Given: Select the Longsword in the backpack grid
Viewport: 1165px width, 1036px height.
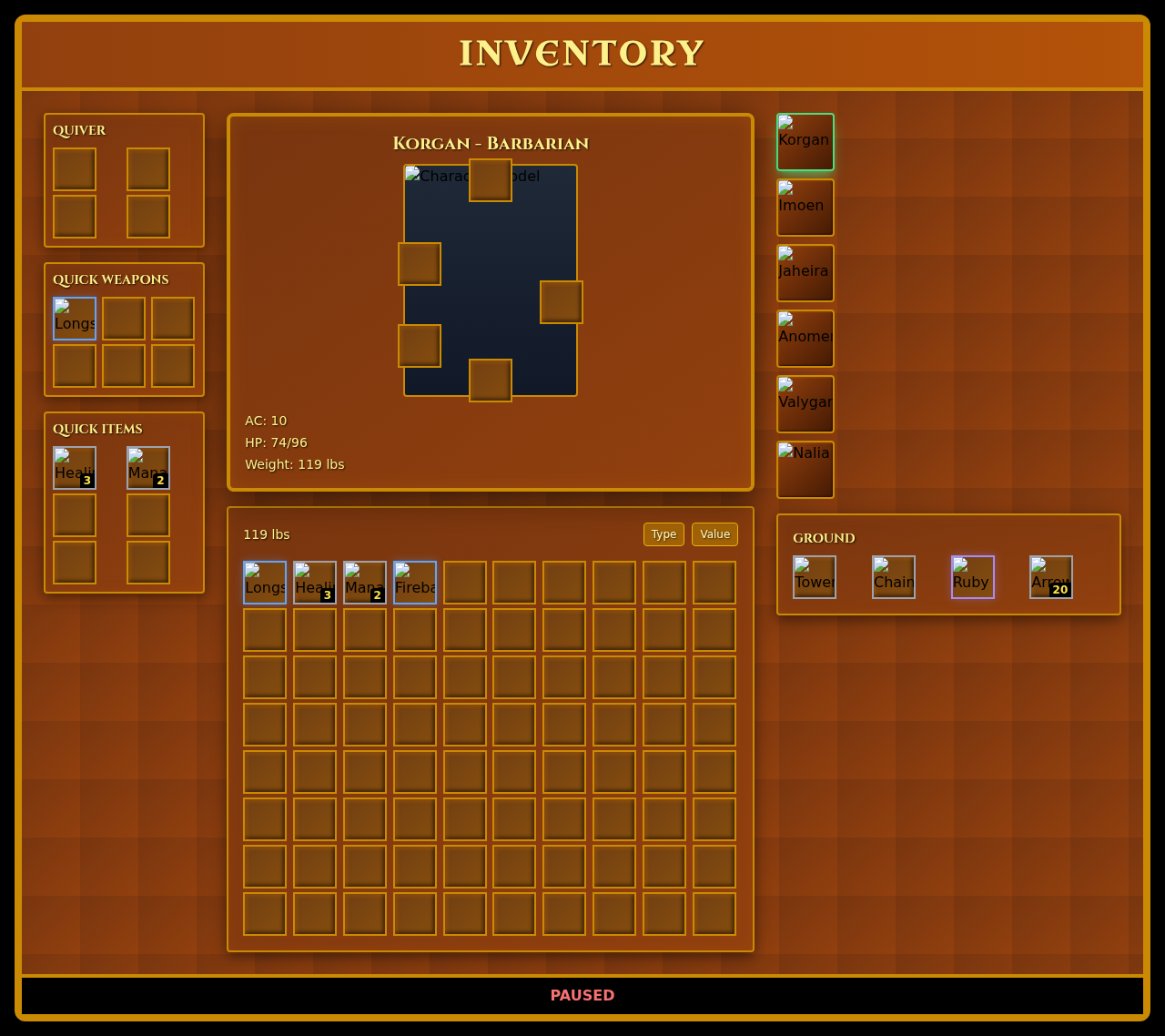Looking at the screenshot, I should (x=264, y=582).
